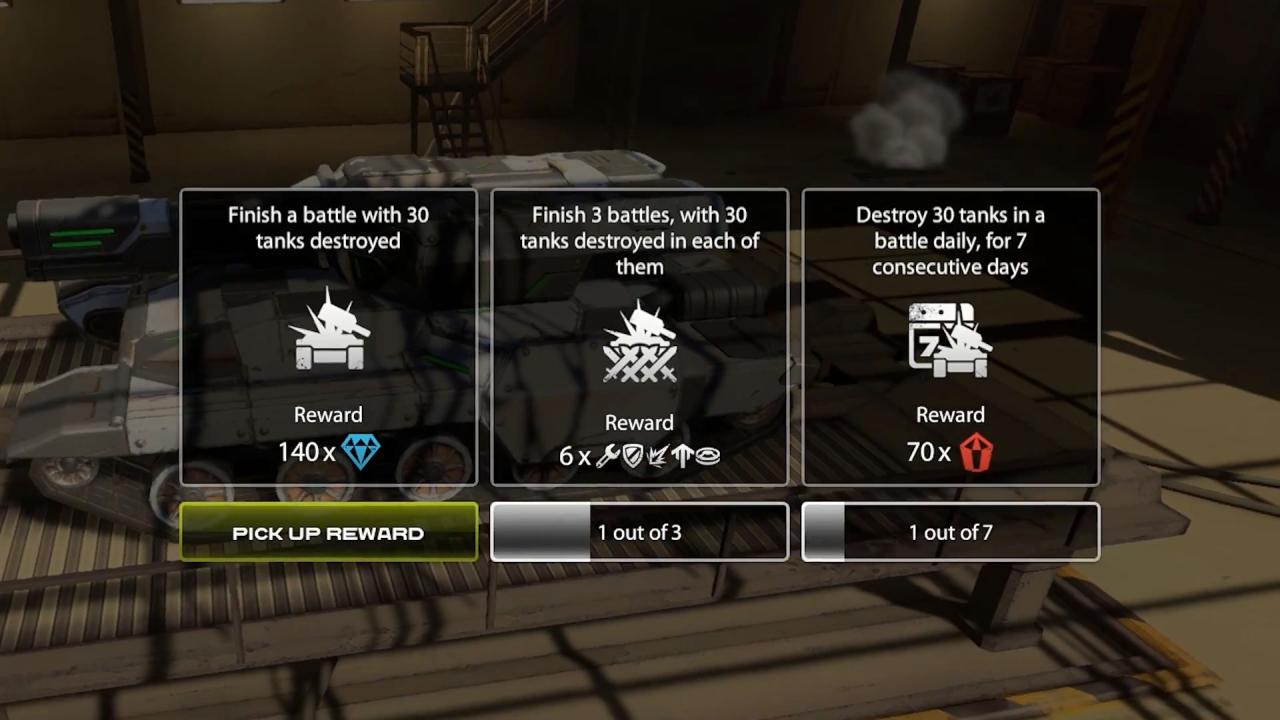Choose the 7 consecutive days mission card
Screen dimensions: 1280x720
[x=950, y=337]
